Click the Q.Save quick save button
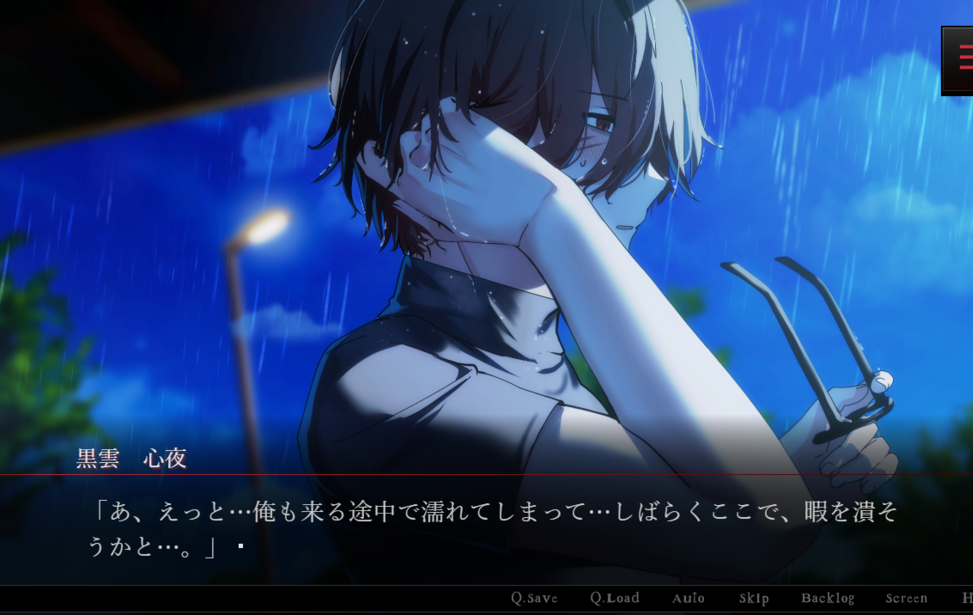Image resolution: width=973 pixels, height=615 pixels. point(534,599)
